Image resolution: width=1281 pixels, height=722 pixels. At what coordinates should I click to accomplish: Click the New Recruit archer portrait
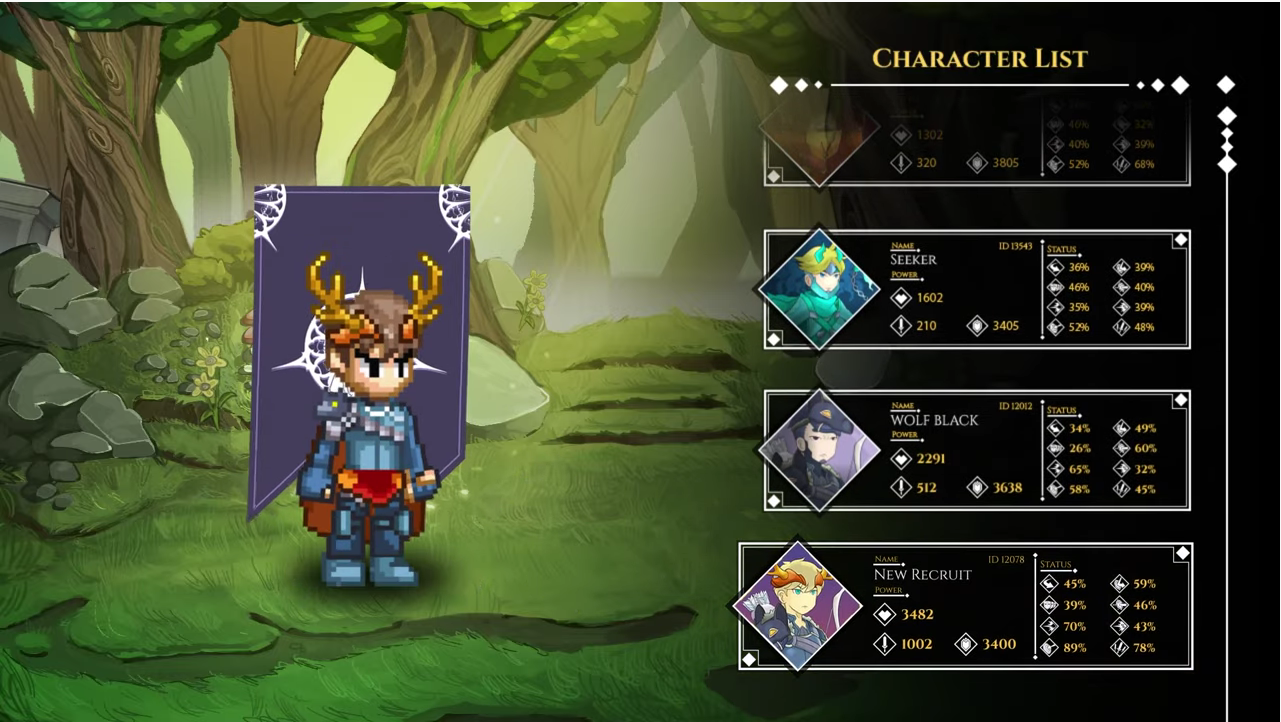pos(798,606)
